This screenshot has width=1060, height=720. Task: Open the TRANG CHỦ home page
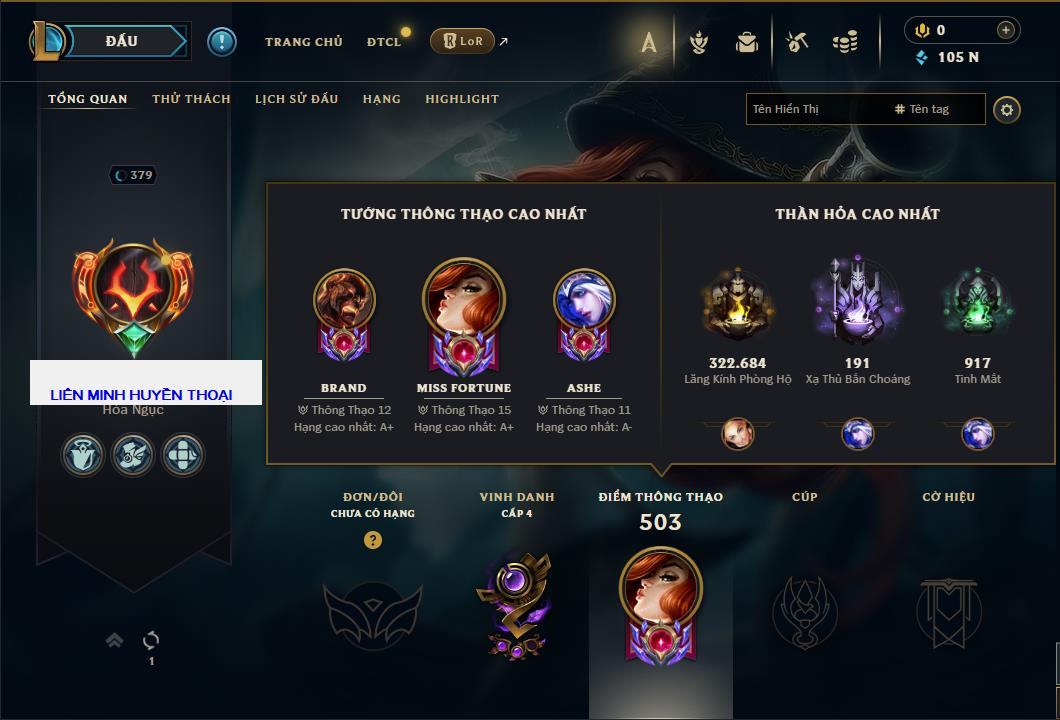pyautogui.click(x=303, y=42)
